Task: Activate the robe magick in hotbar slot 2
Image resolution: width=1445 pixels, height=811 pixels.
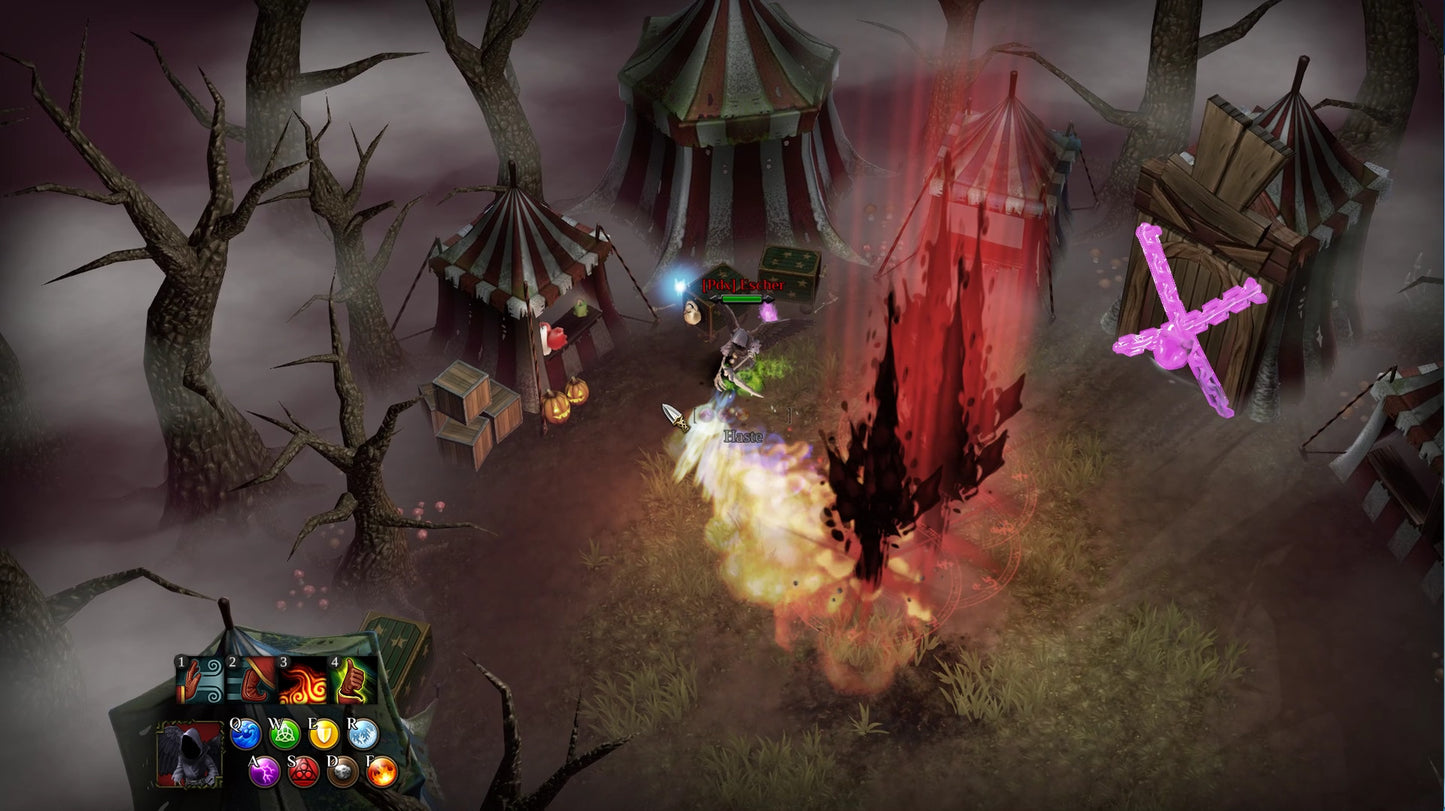Action: point(249,680)
